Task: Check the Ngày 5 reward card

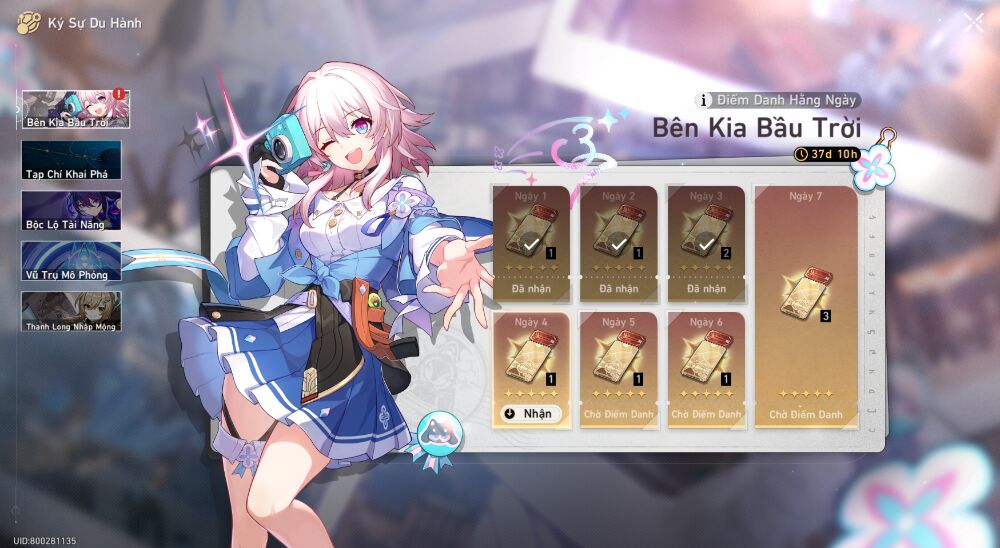Action: (619, 369)
